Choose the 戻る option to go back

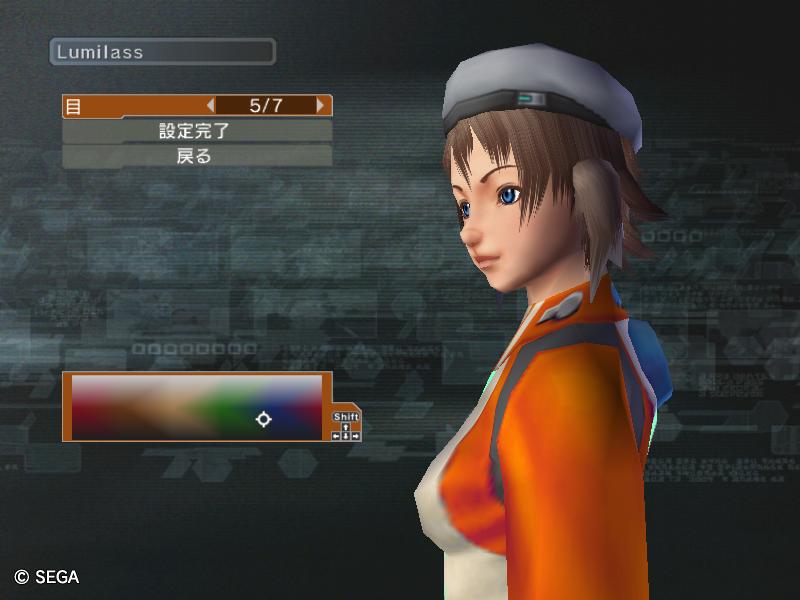[196, 156]
